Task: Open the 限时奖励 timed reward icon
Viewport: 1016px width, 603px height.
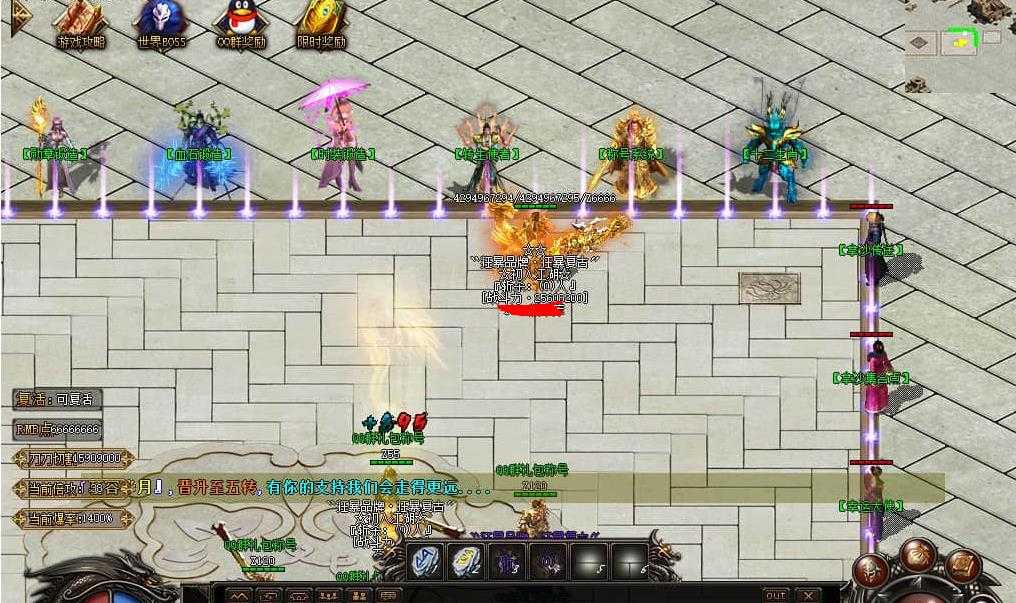Action: pyautogui.click(x=321, y=23)
